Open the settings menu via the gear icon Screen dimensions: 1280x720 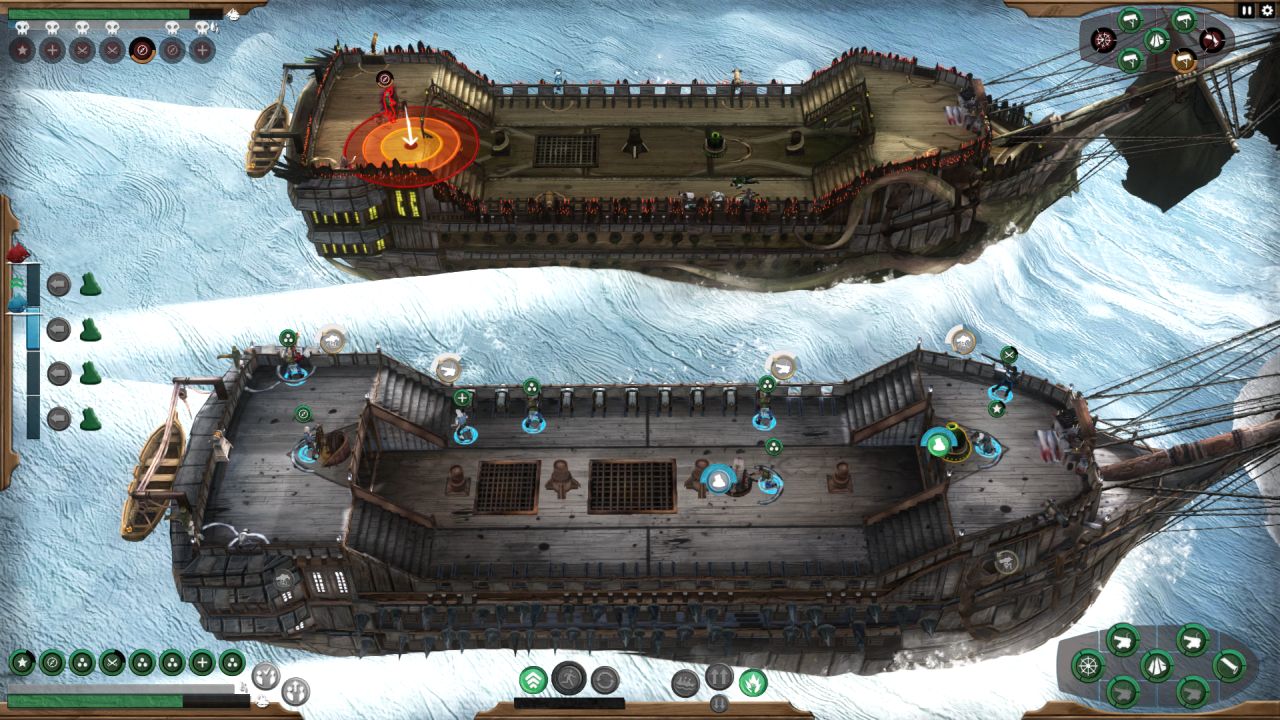(x=1267, y=10)
